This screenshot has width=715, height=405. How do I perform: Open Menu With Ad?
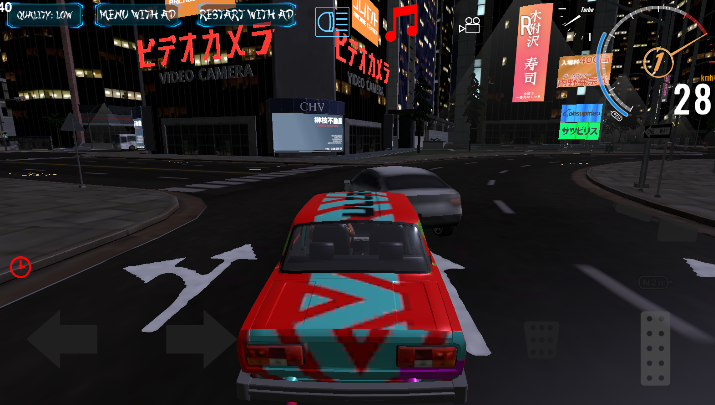[140, 15]
